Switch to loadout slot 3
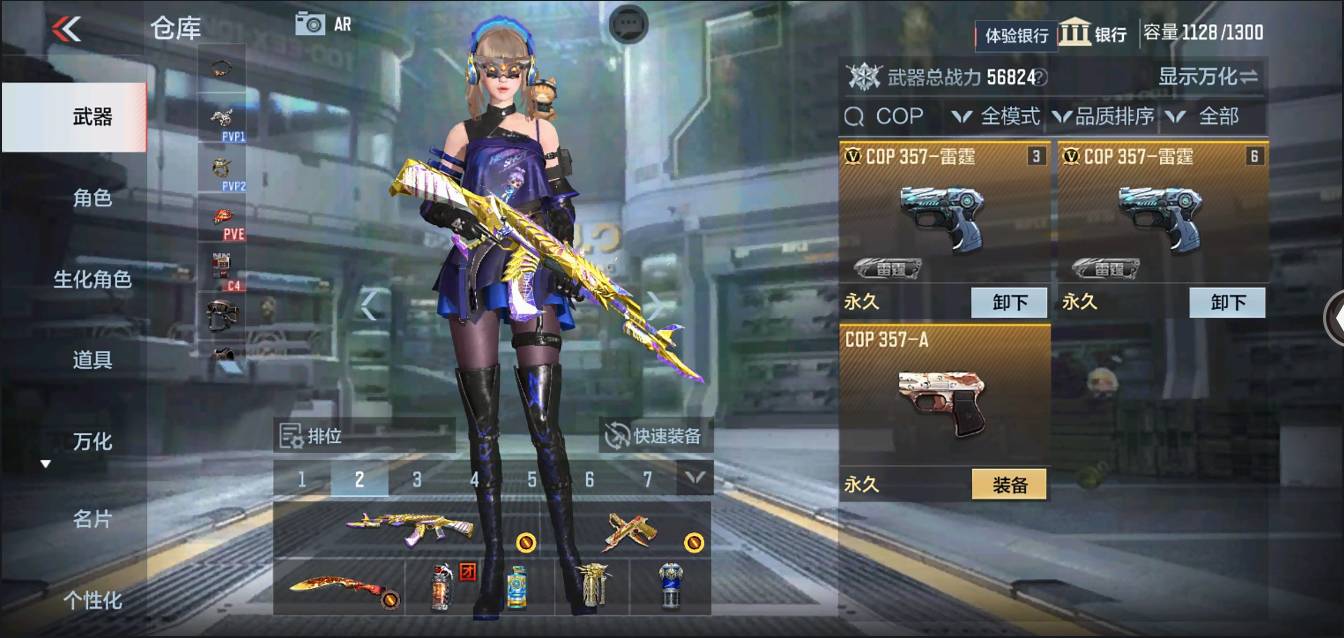This screenshot has width=1344, height=638. 417,479
